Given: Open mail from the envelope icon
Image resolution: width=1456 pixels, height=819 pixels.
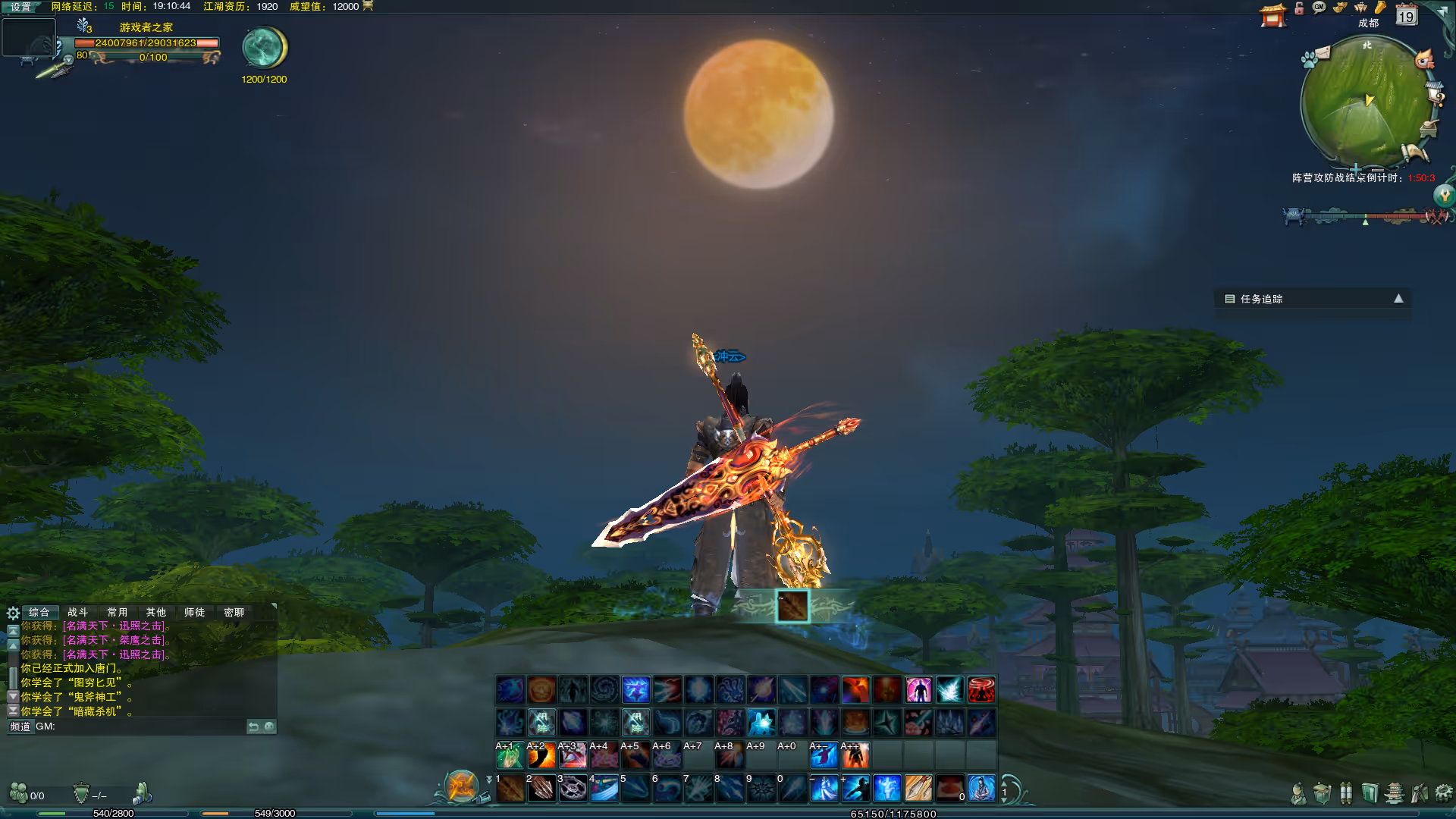Looking at the screenshot, I should coord(1323,52).
